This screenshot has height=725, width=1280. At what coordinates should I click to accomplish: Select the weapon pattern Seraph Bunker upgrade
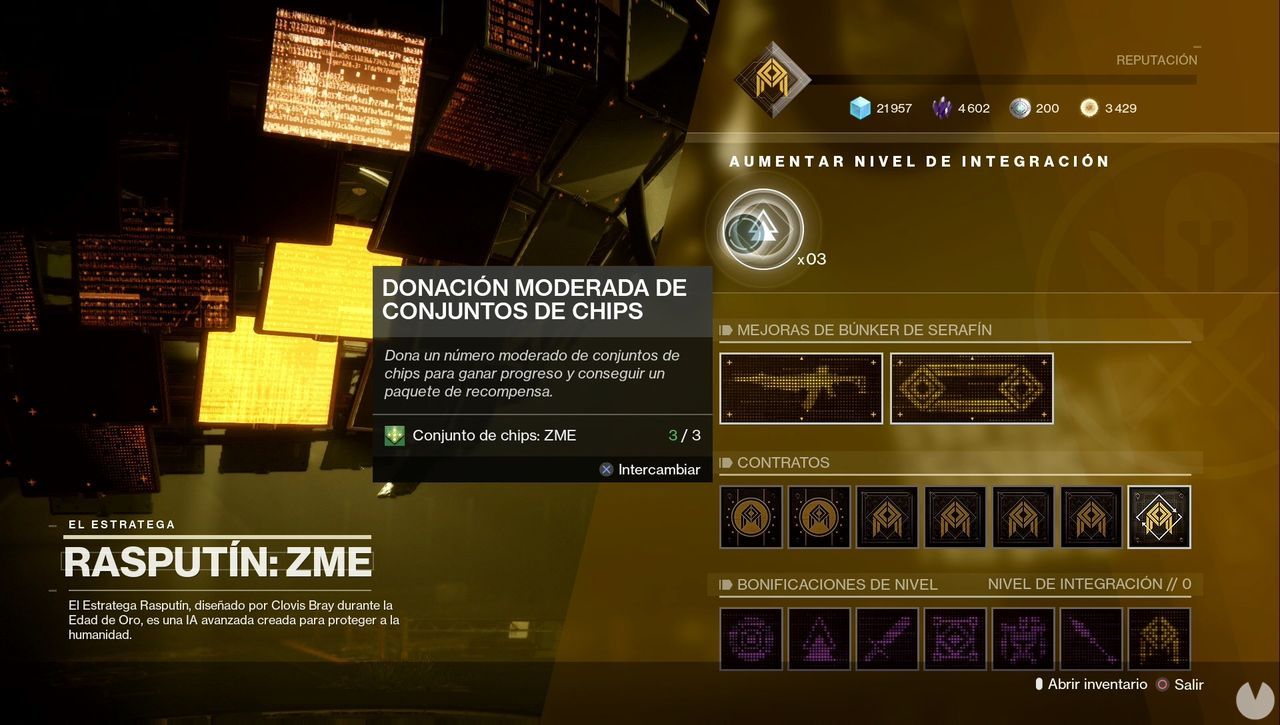[x=800, y=388]
